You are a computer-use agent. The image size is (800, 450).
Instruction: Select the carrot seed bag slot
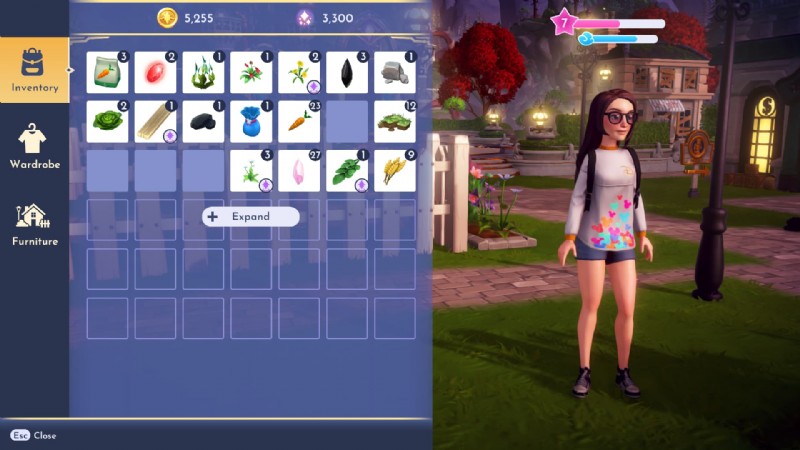coord(107,73)
